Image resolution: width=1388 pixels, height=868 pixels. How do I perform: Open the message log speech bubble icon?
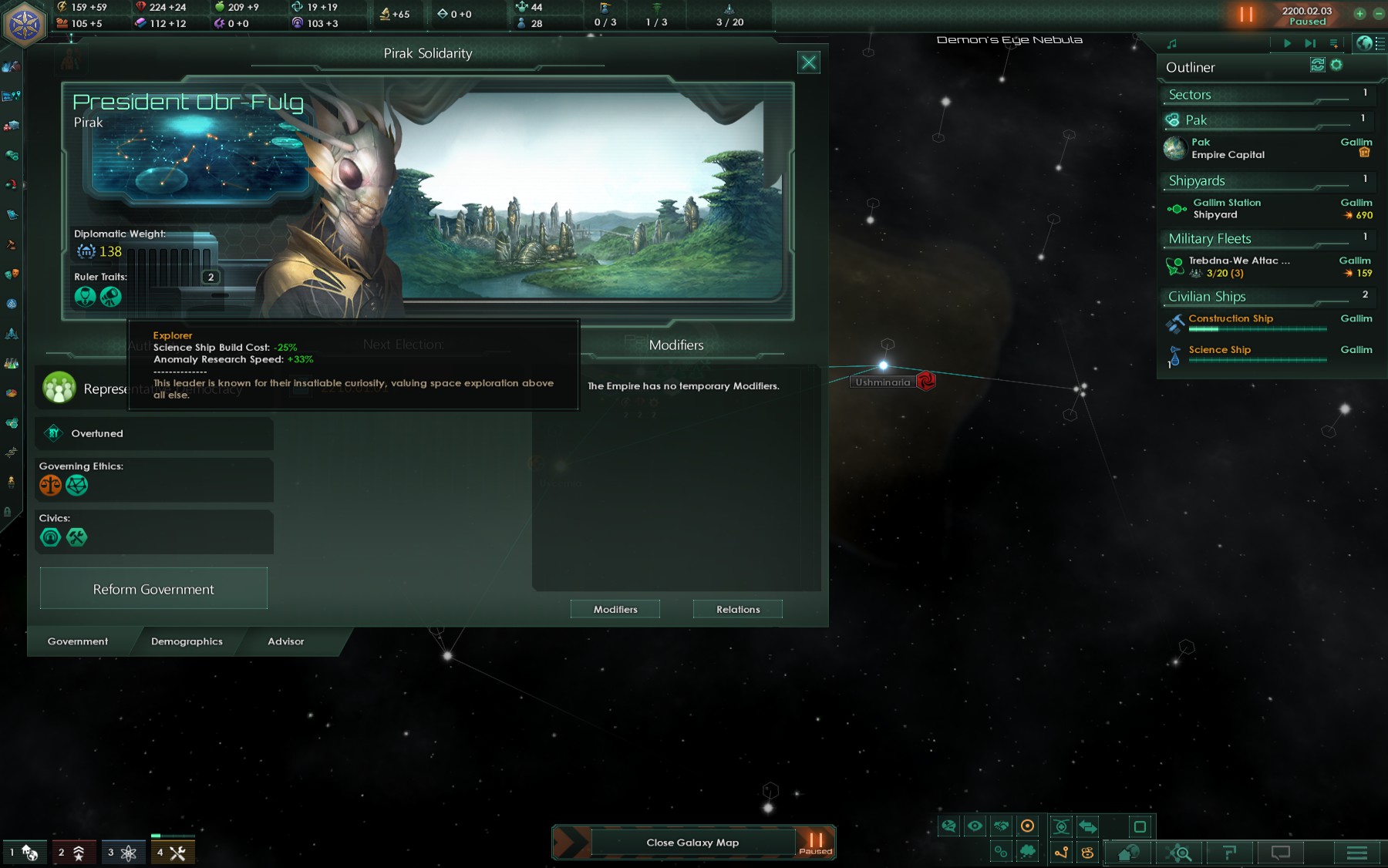tap(1279, 853)
